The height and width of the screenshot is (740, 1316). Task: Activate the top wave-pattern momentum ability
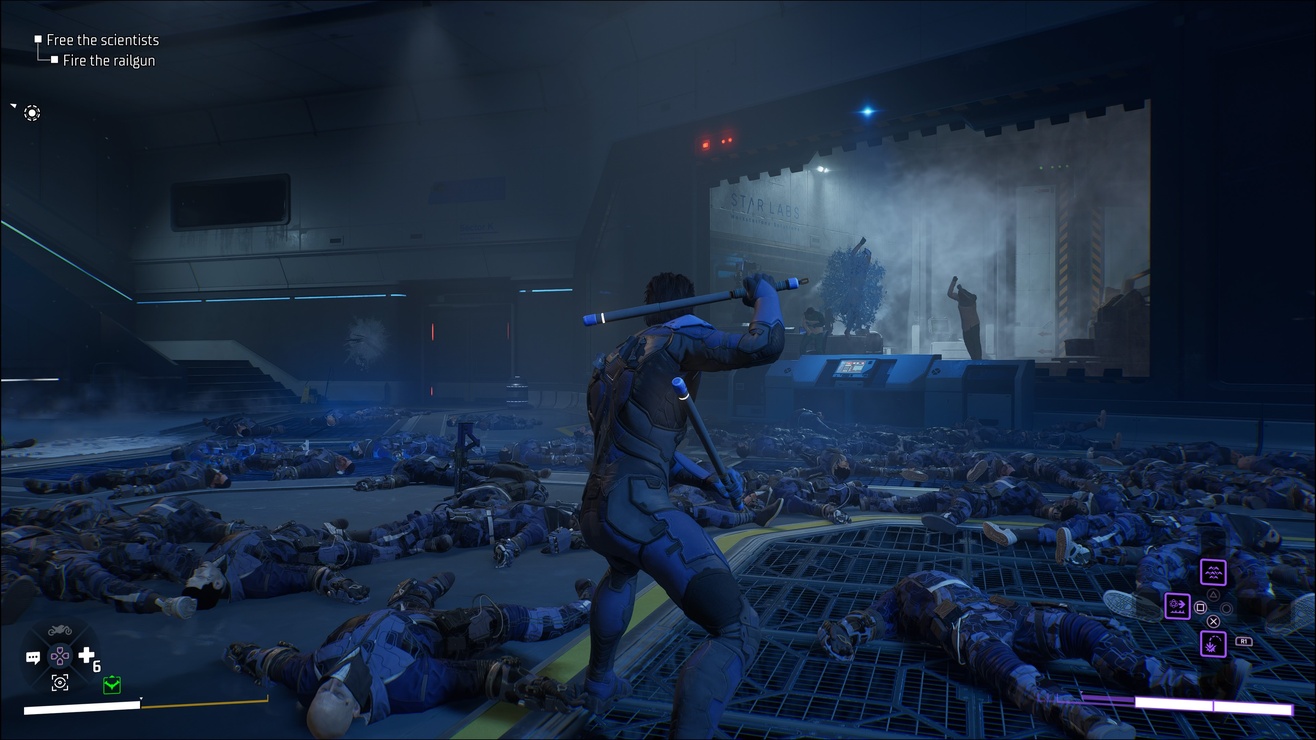(x=1213, y=573)
